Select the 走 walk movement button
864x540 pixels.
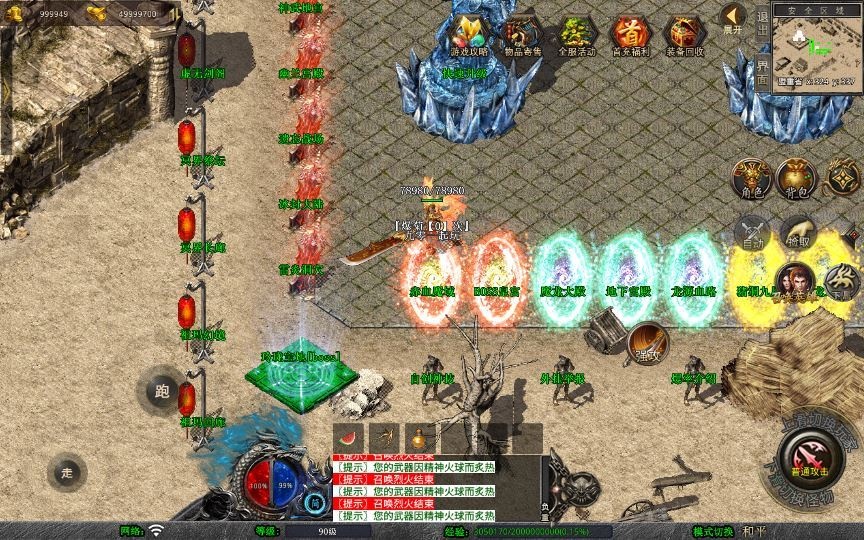pos(67,472)
